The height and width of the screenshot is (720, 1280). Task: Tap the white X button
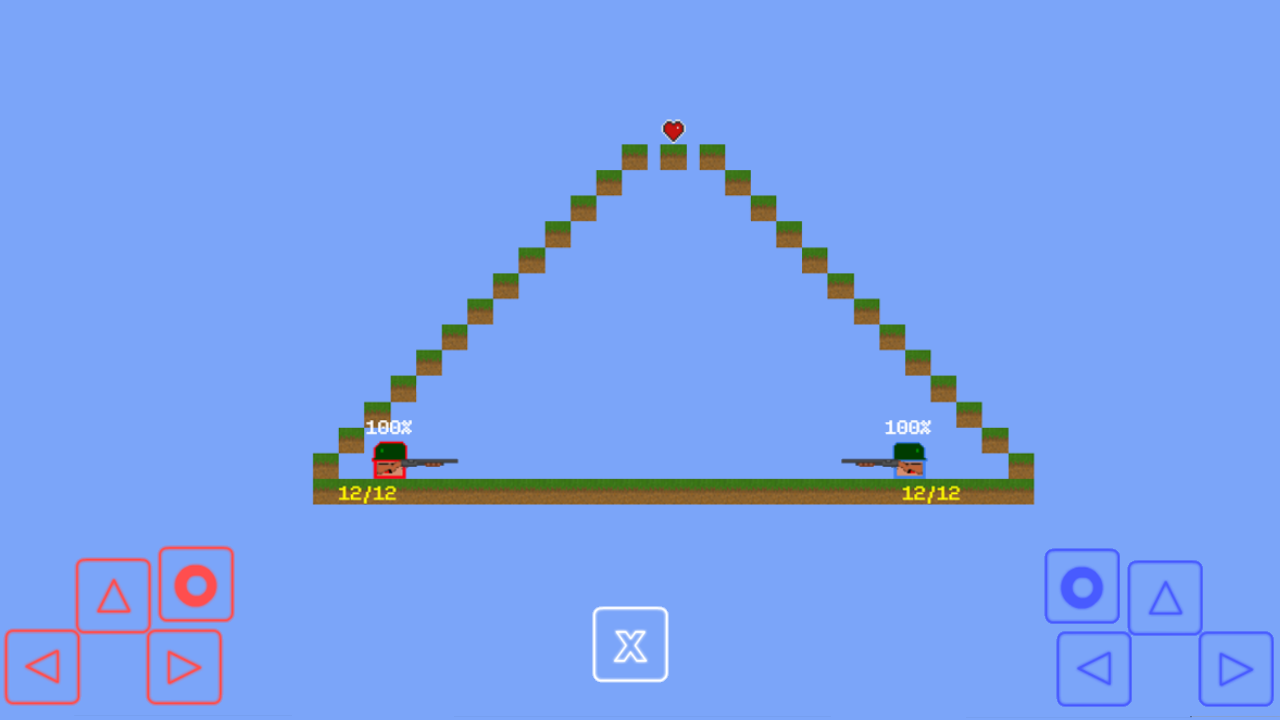630,645
